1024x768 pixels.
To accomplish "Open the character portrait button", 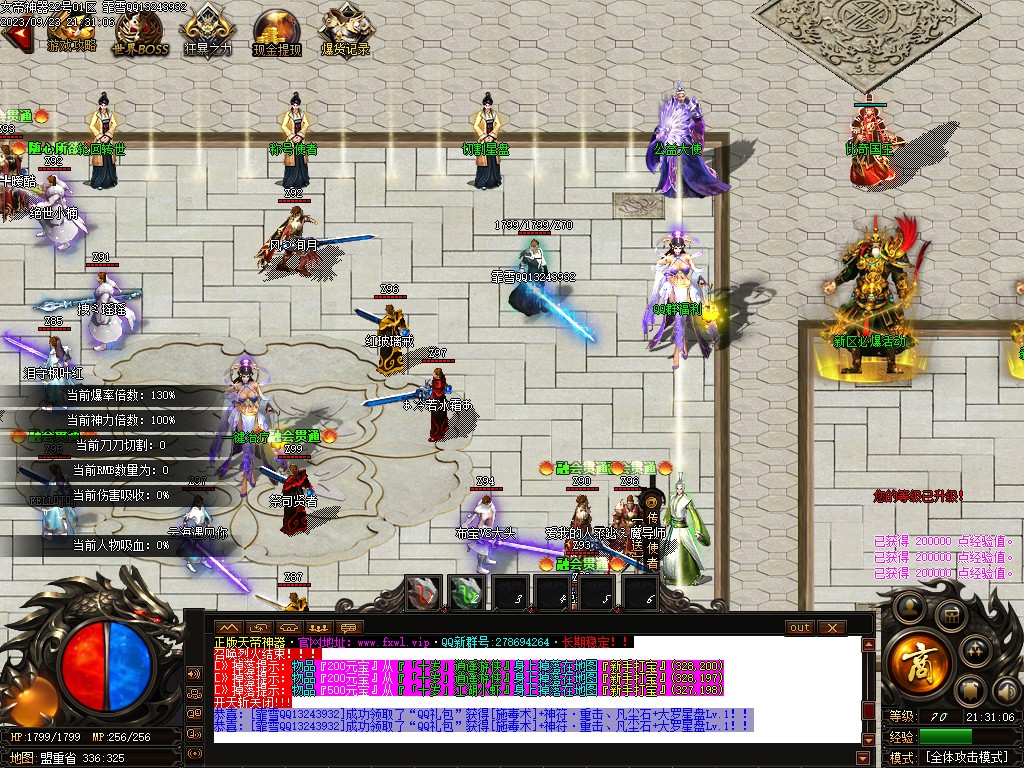I will click(x=908, y=606).
